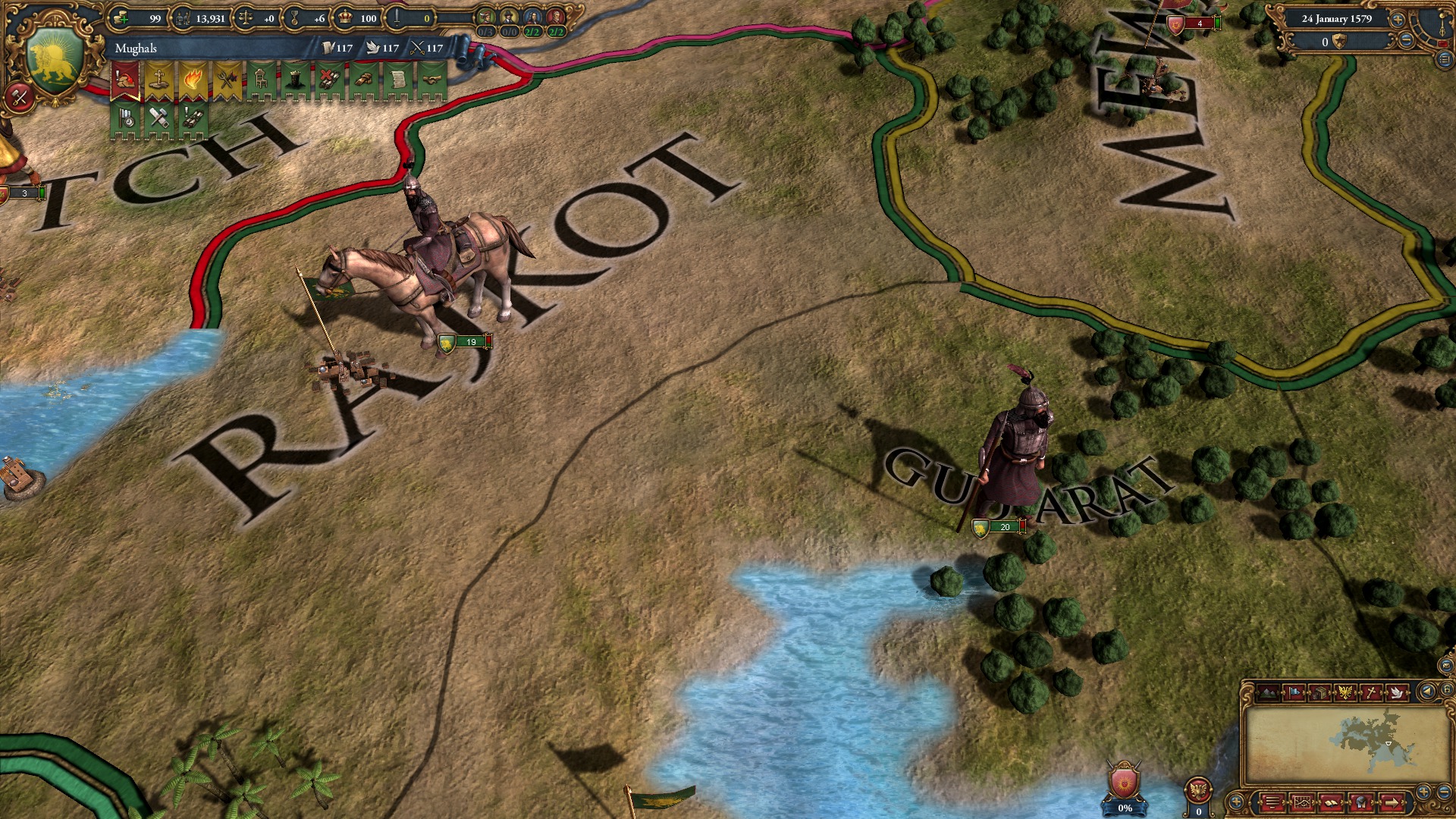This screenshot has width=1456, height=819.
Task: Pause the game with red pause control
Action: tap(1443, 44)
